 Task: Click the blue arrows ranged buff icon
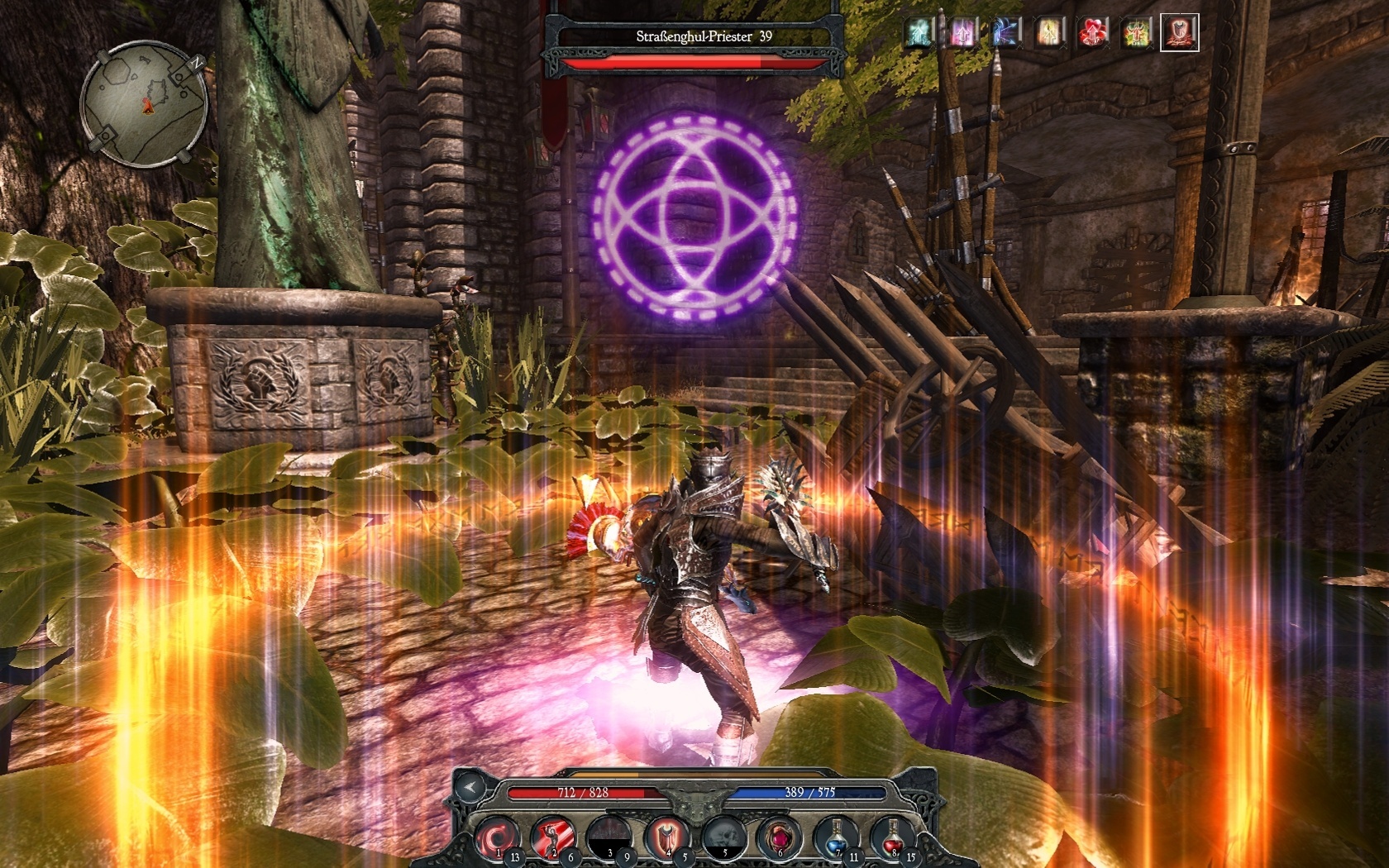tap(1004, 33)
